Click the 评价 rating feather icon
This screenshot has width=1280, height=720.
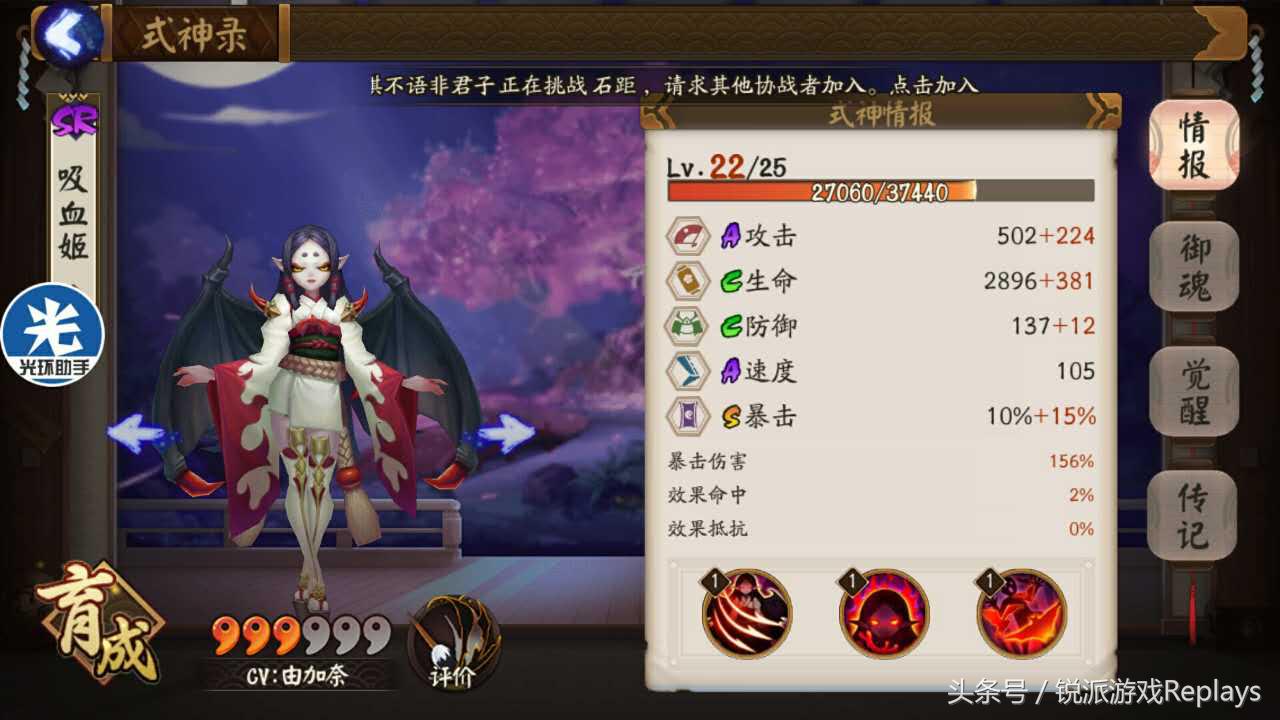point(455,640)
